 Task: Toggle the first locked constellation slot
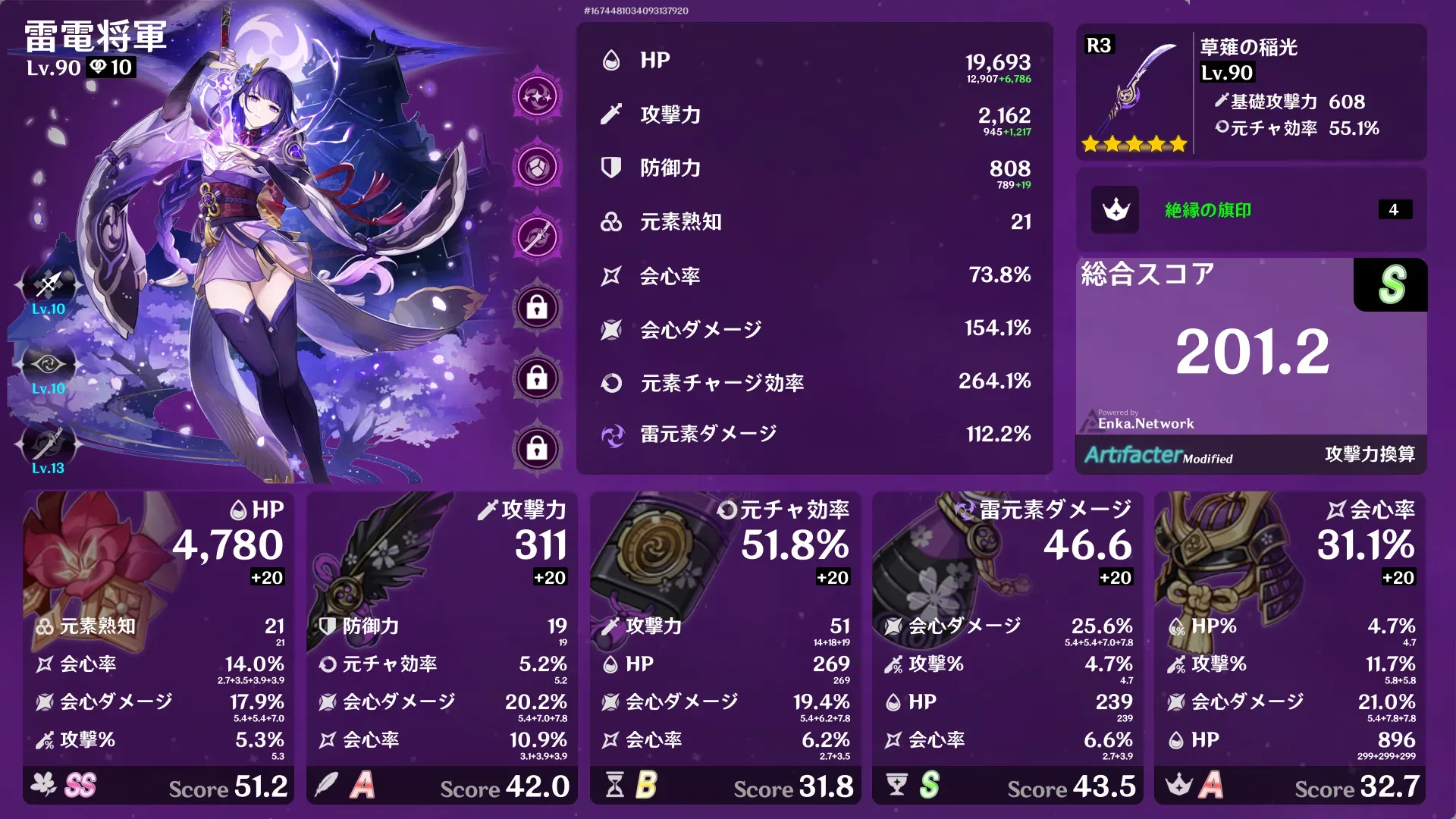(537, 309)
